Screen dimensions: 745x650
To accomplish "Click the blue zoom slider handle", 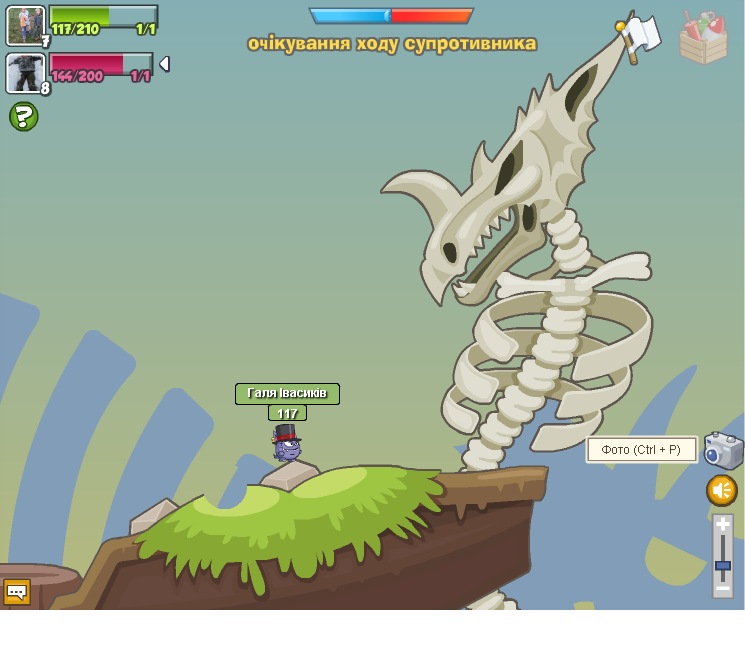I will pos(723,566).
